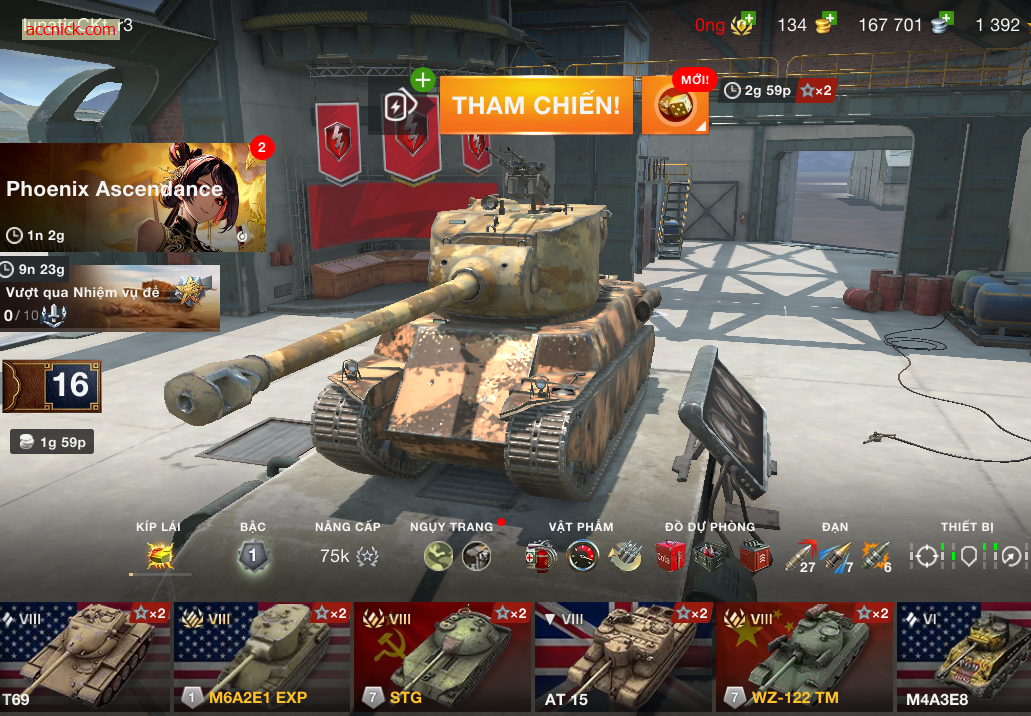The height and width of the screenshot is (716, 1031).
Task: Open the Vượt qua Nhiệm vụ mission tracker
Action: pos(109,297)
